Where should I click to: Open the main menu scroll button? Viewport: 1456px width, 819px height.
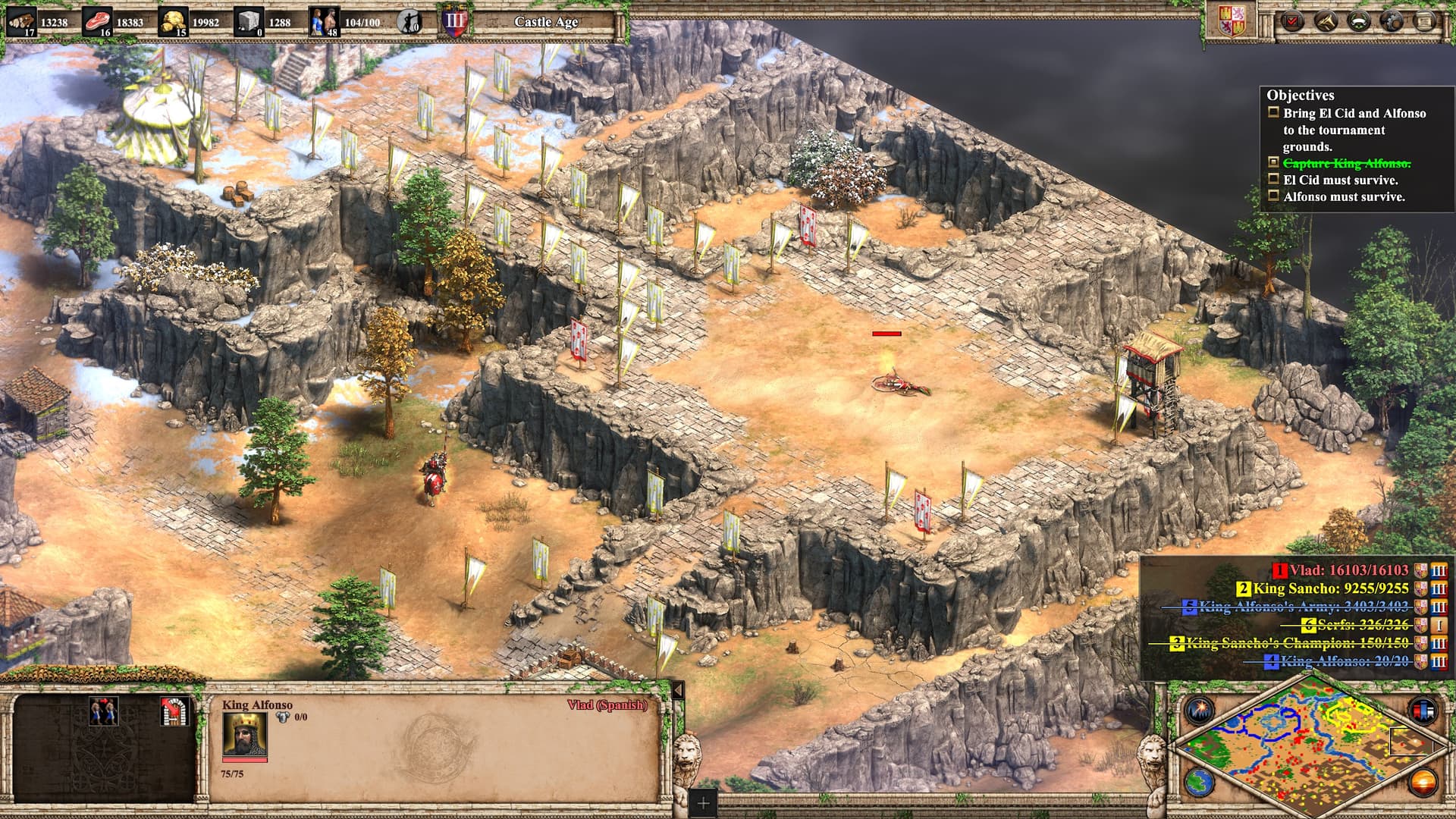click(1426, 20)
